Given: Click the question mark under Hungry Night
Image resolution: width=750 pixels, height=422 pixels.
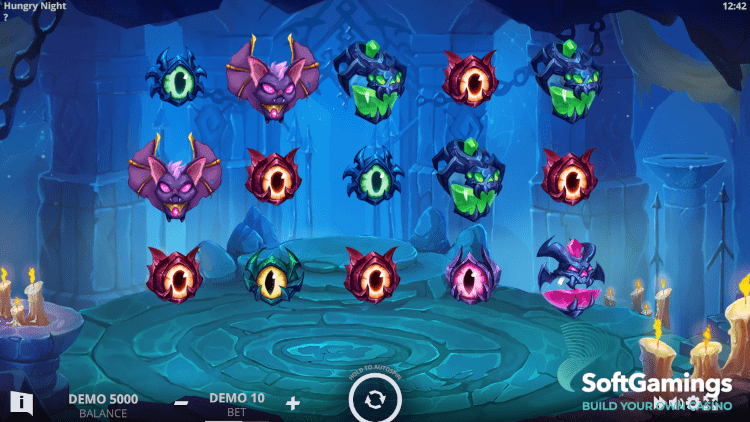Looking at the screenshot, I should [x=5, y=18].
